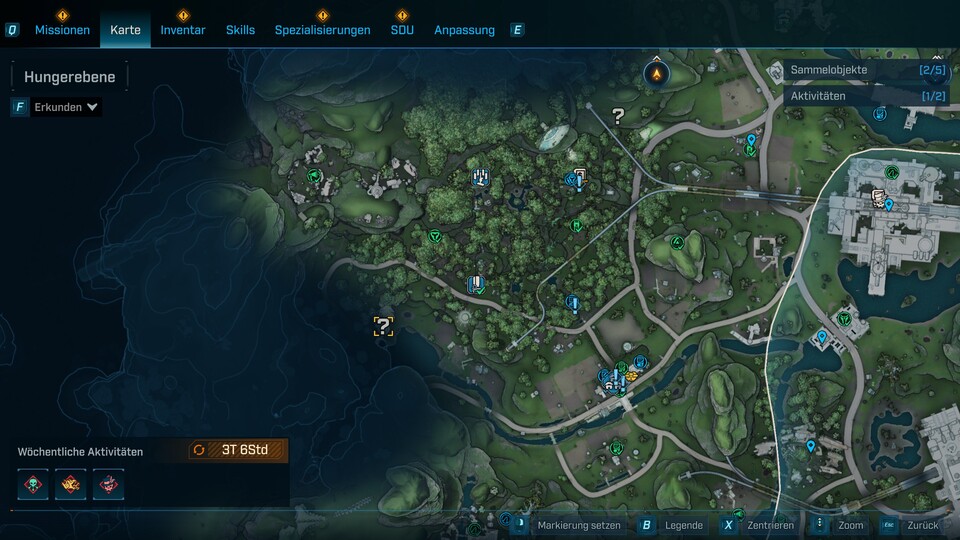Viewport: 960px width, 540px height.
Task: Select the SDU tab
Action: click(402, 30)
